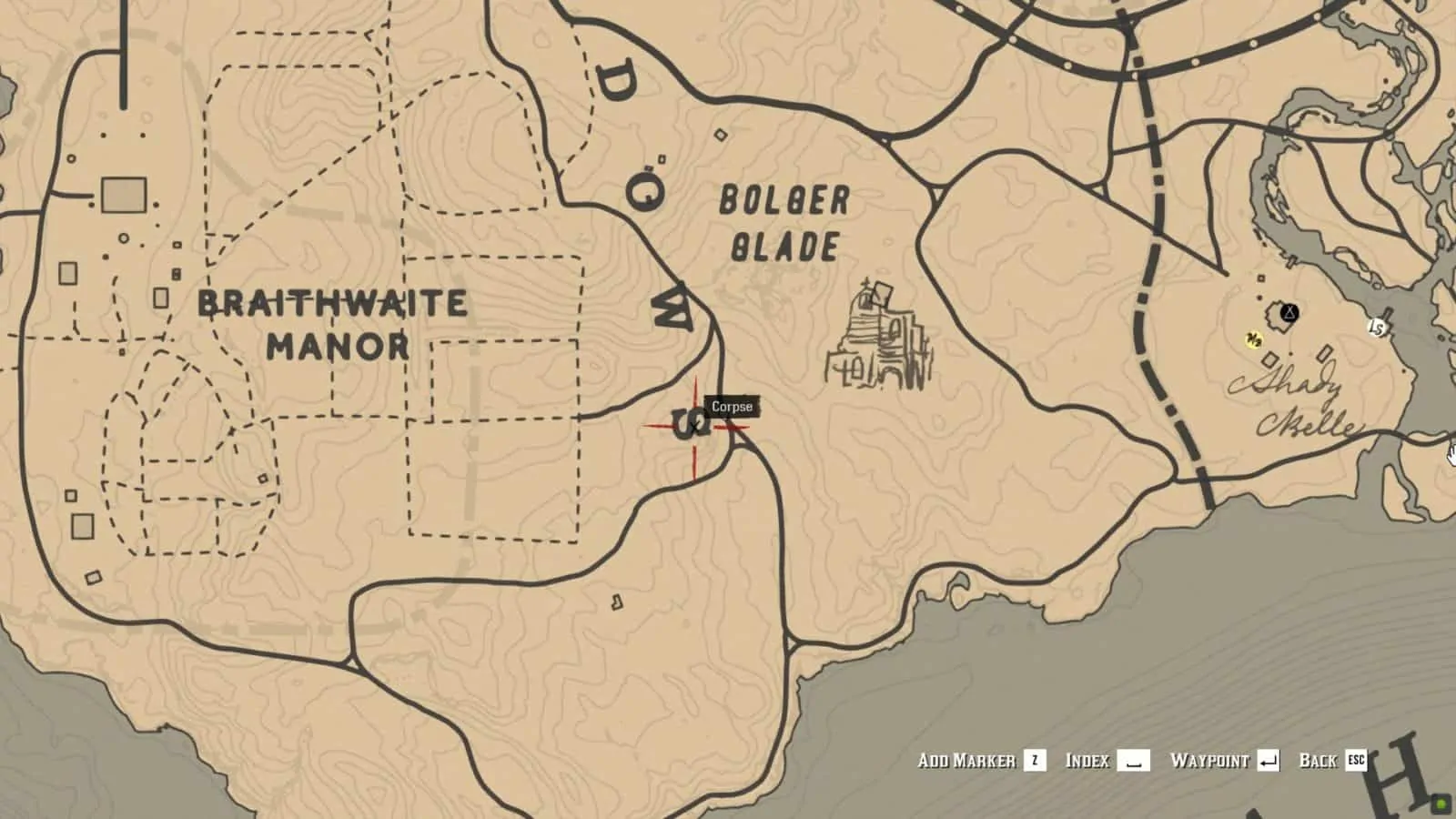Click Waypoint to set a destination

(x=1210, y=761)
